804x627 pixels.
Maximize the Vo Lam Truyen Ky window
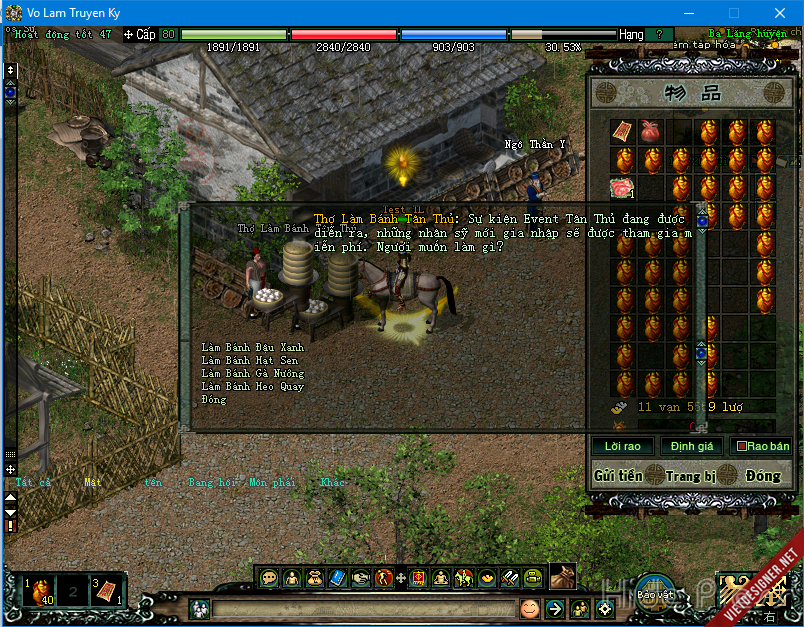734,13
